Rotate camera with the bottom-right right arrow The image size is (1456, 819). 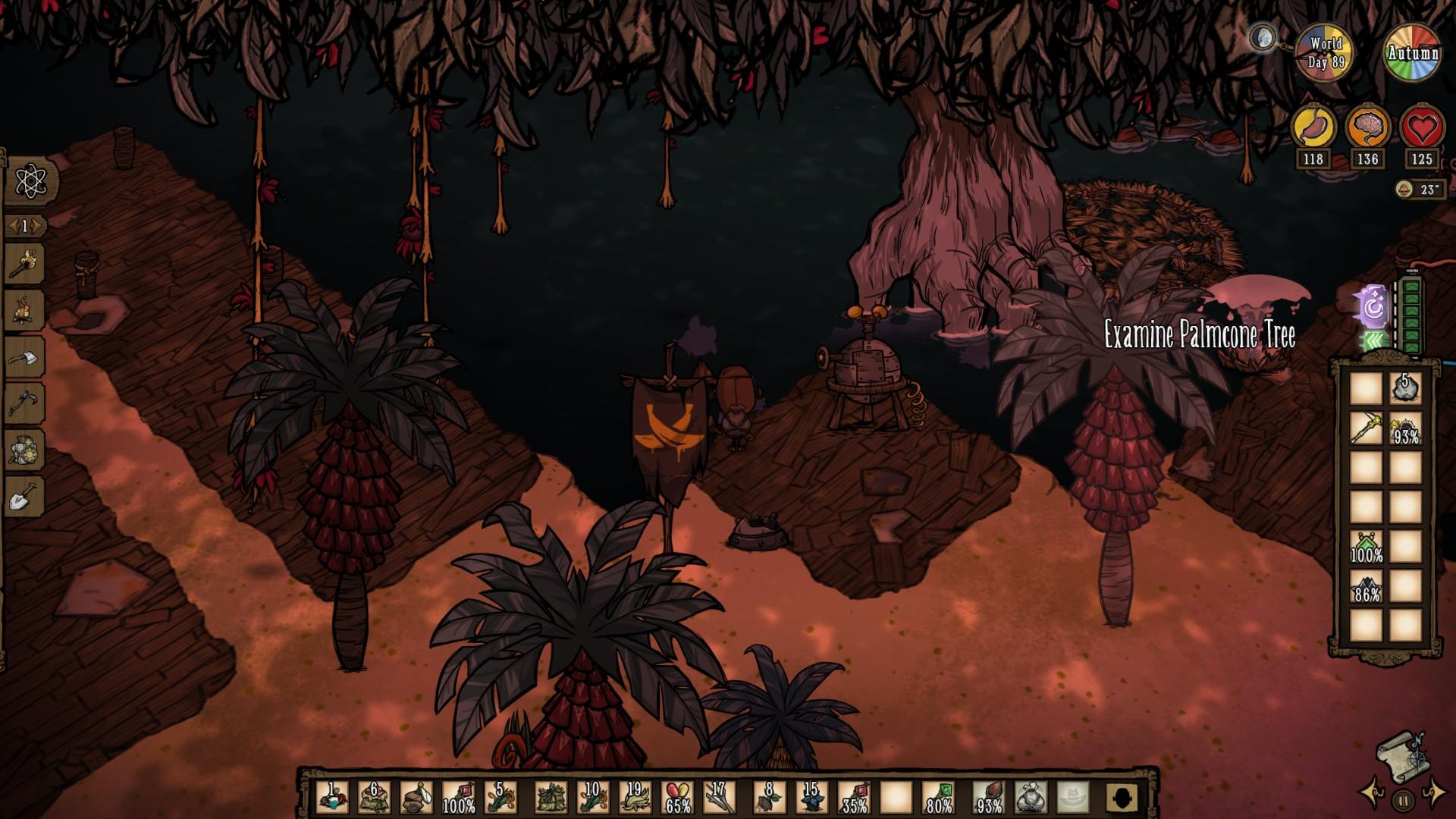1435,791
